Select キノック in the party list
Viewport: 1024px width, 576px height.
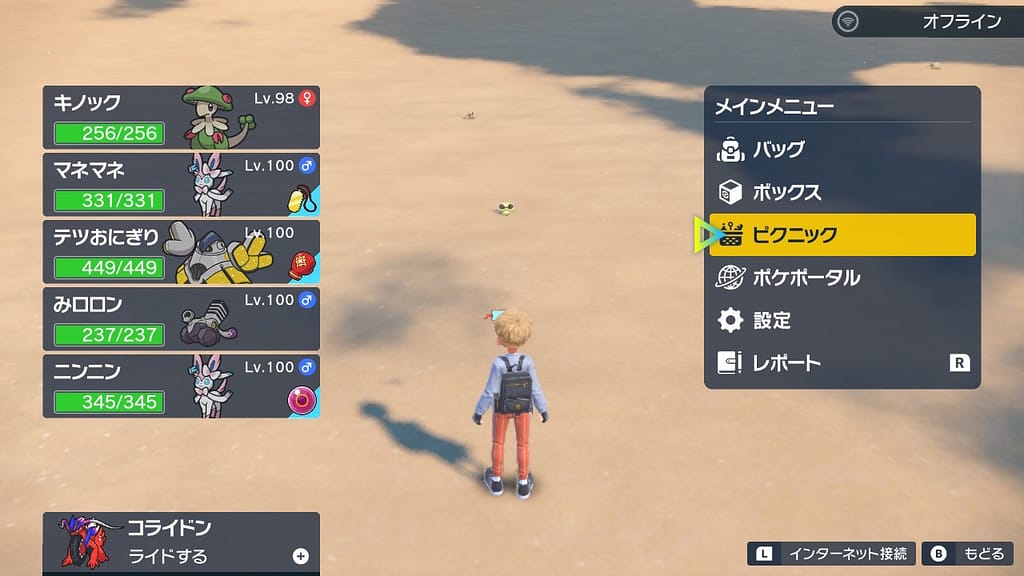click(181, 117)
